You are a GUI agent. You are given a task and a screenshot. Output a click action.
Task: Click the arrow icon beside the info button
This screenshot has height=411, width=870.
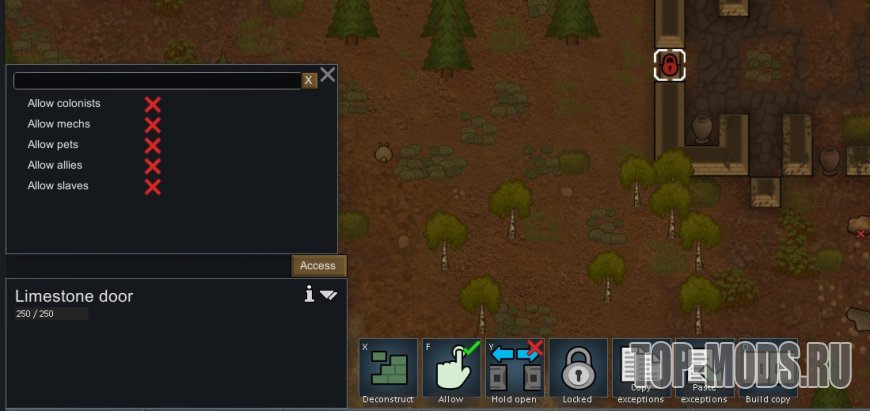tap(329, 295)
